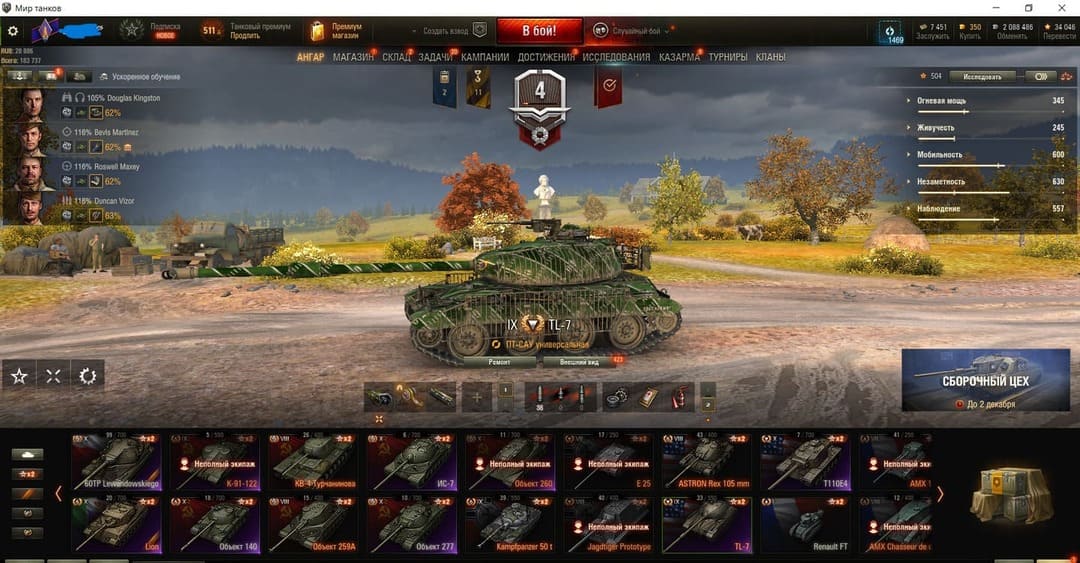1080x563 pixels.
Task: Click the Исследовать button
Action: [982, 76]
